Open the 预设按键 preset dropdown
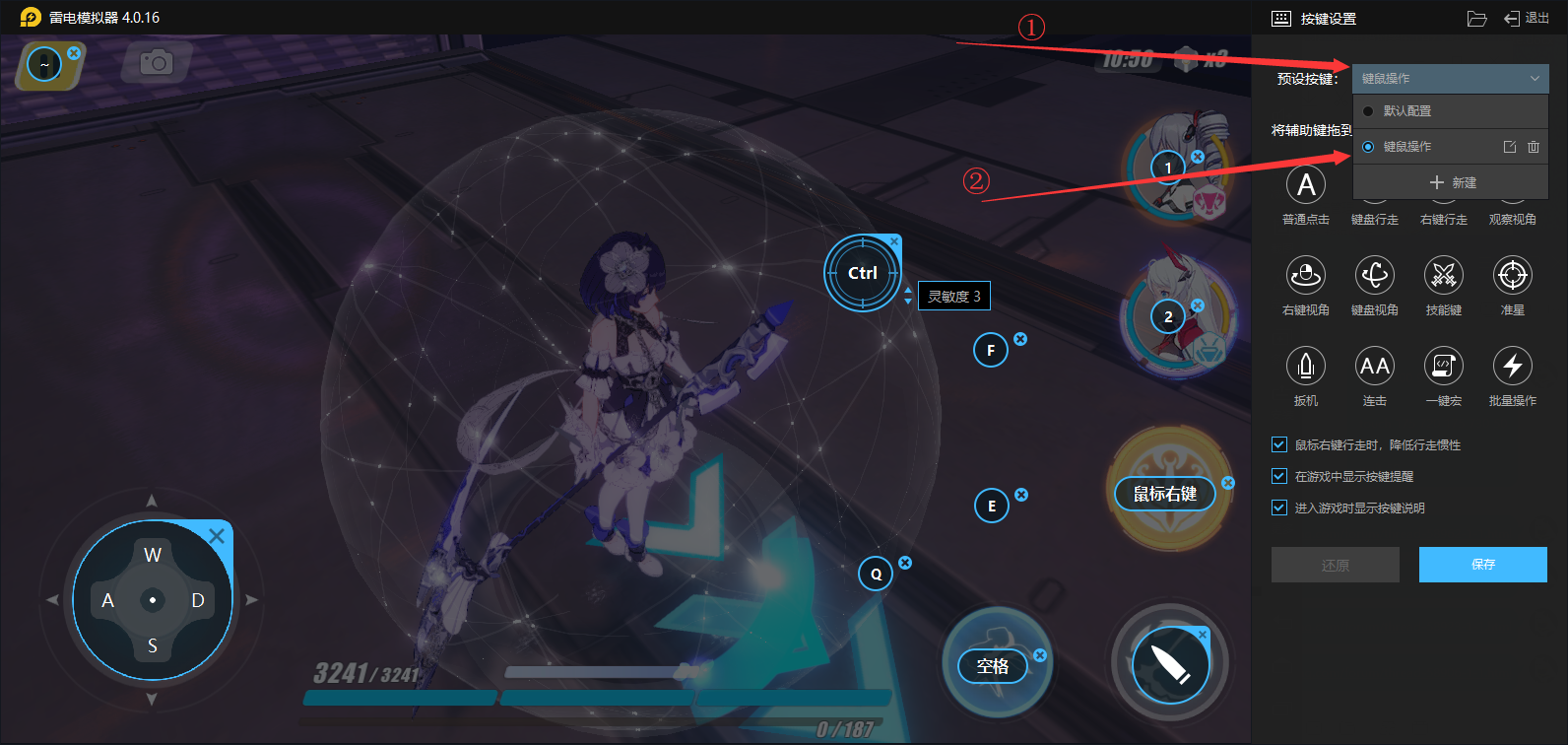Image resolution: width=1568 pixels, height=745 pixels. click(x=1450, y=79)
